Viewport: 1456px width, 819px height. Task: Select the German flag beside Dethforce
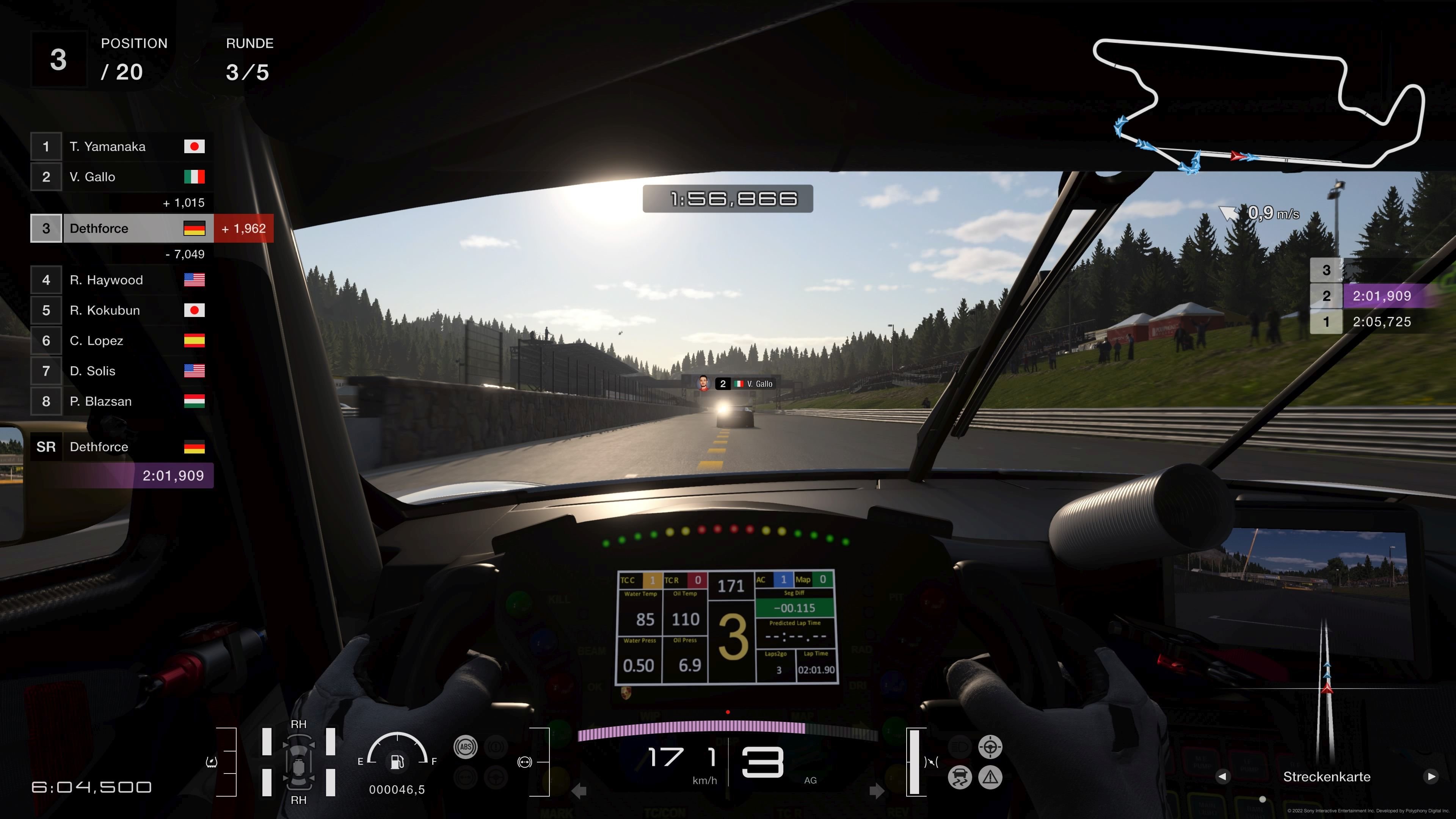tap(195, 228)
